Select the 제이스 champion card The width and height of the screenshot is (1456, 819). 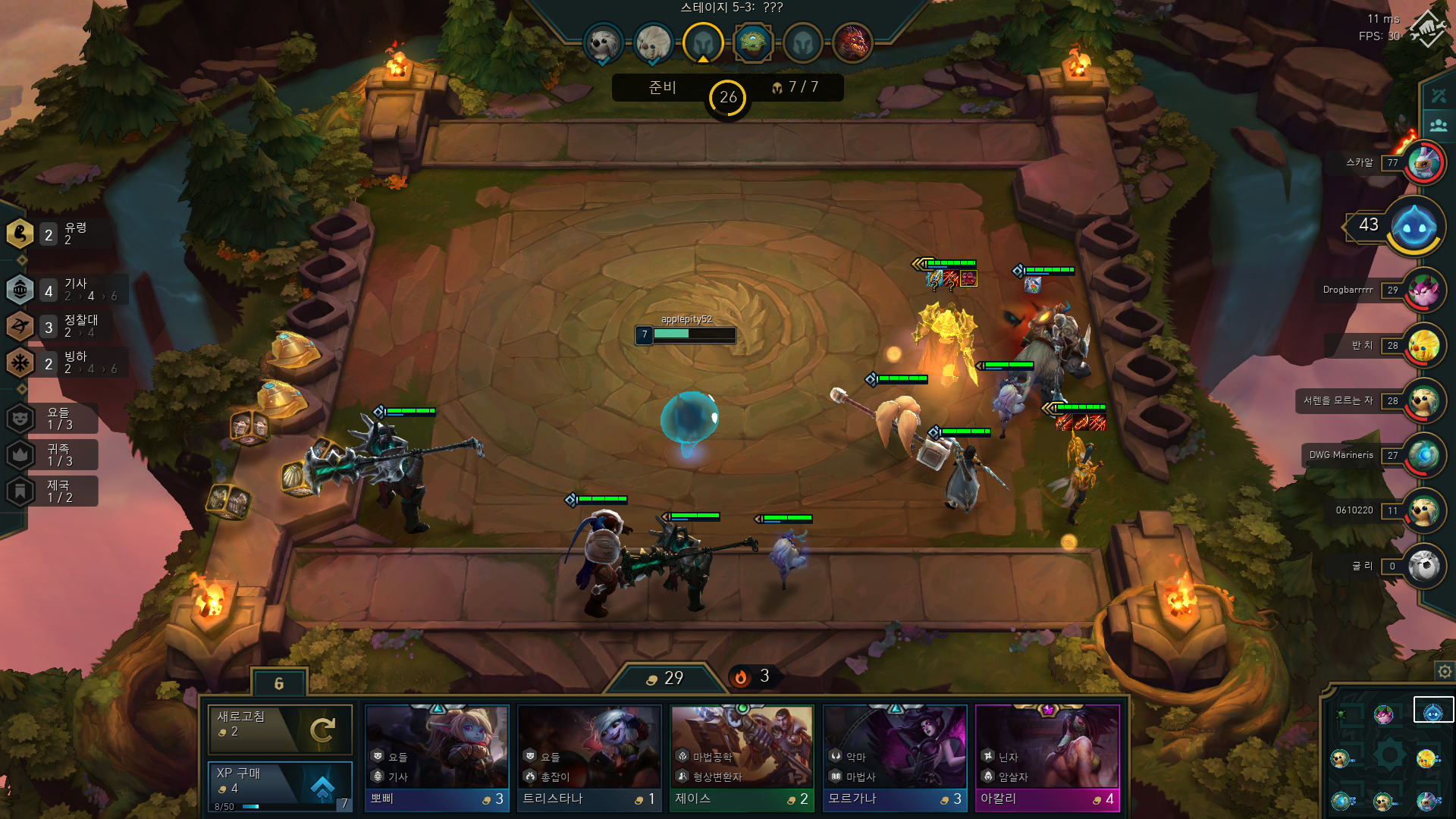click(742, 758)
